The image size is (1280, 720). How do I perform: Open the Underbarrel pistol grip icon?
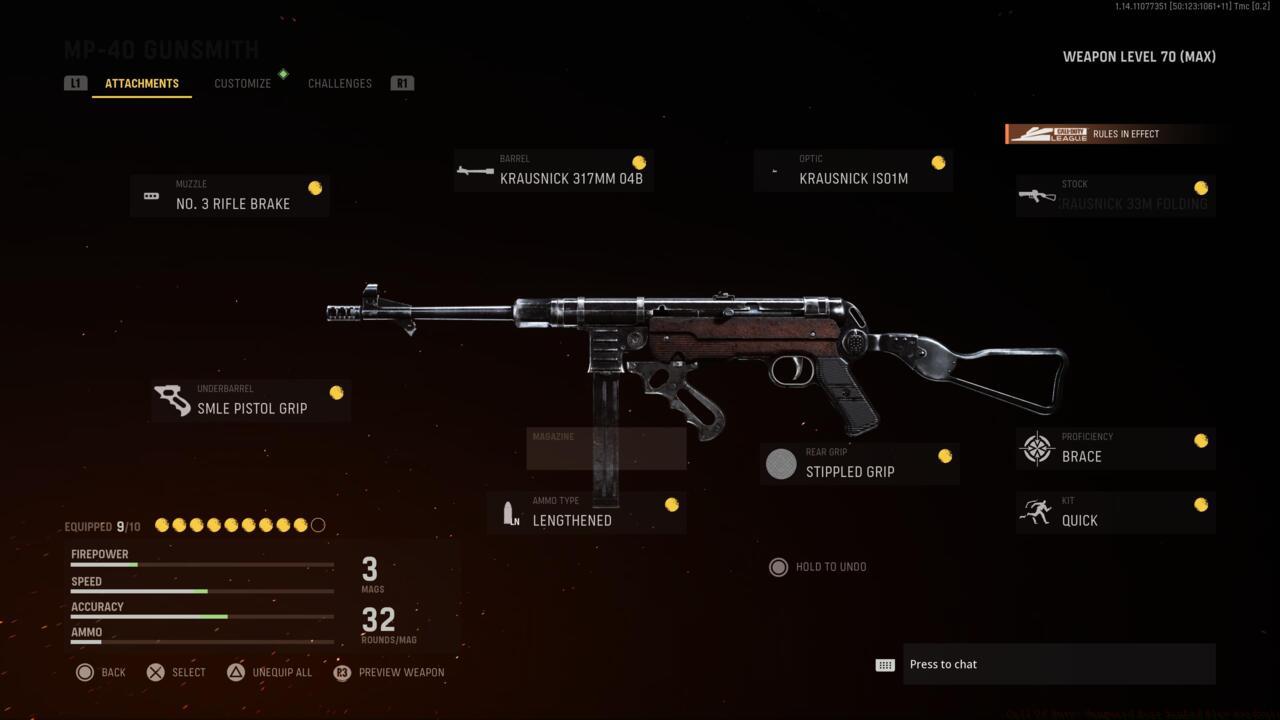(x=174, y=400)
